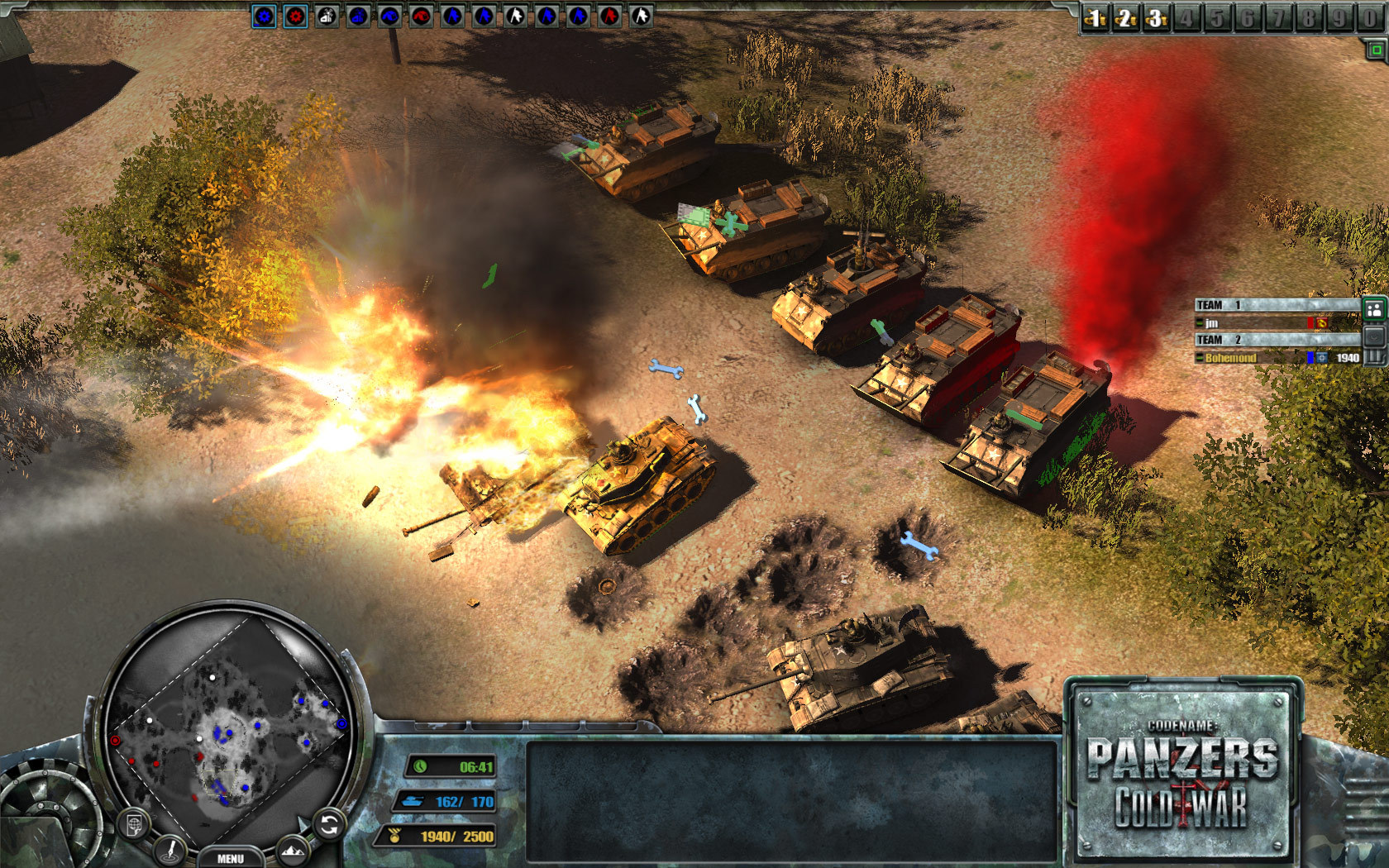Click Bohemond's blue team color swatch
1389x868 pixels.
tap(1310, 358)
